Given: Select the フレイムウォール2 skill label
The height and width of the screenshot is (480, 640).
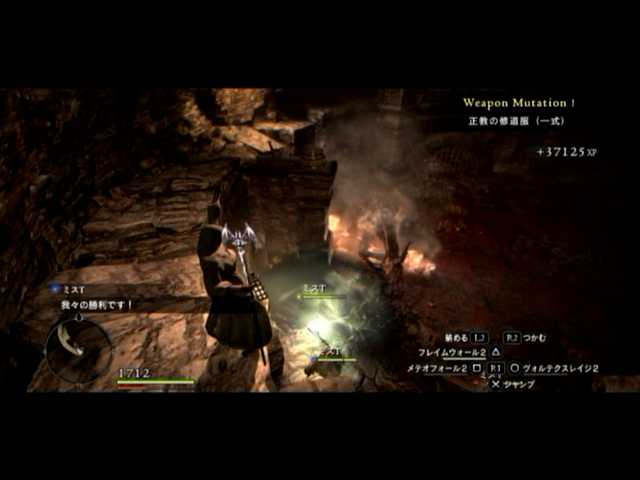Looking at the screenshot, I should tap(452, 353).
